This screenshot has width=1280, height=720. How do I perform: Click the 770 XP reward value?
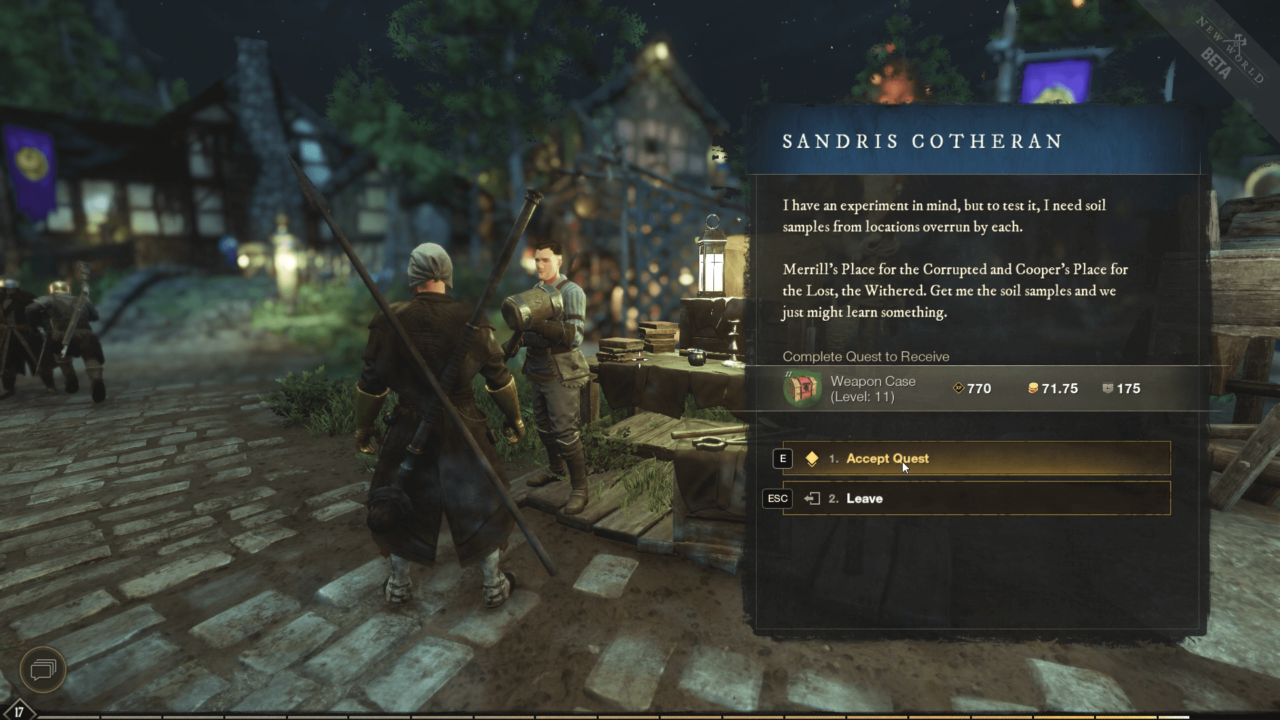[x=979, y=388]
